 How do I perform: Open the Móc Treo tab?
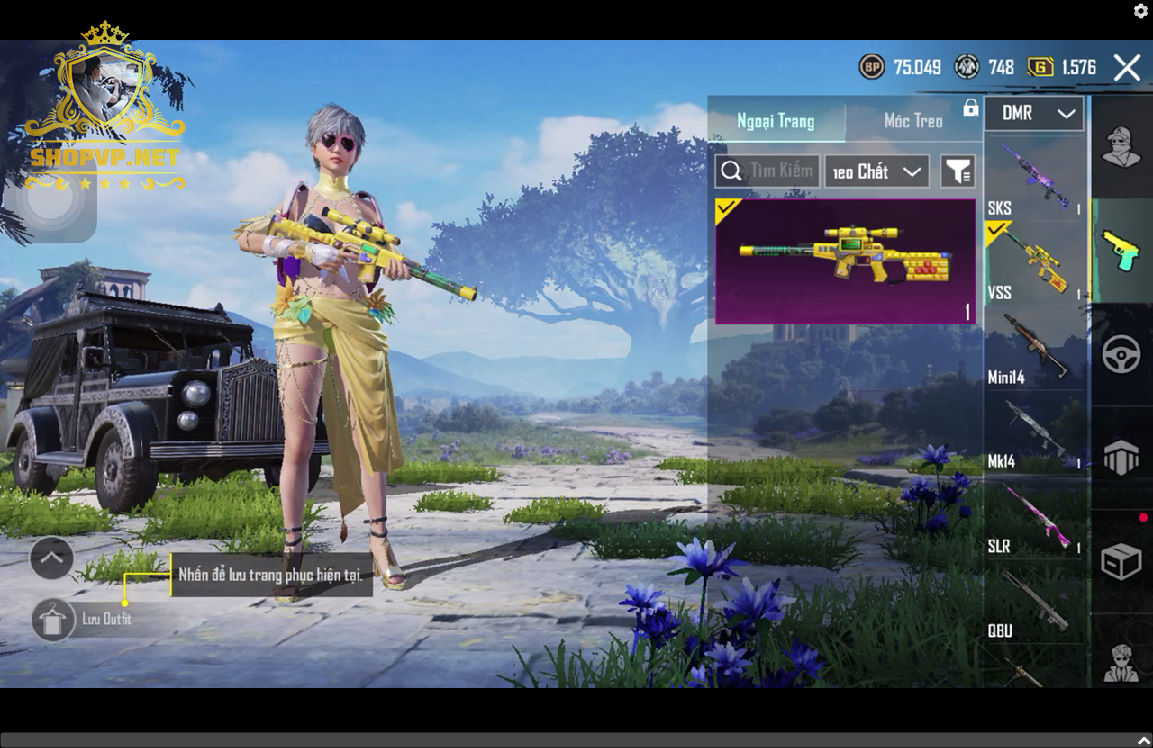(x=913, y=121)
